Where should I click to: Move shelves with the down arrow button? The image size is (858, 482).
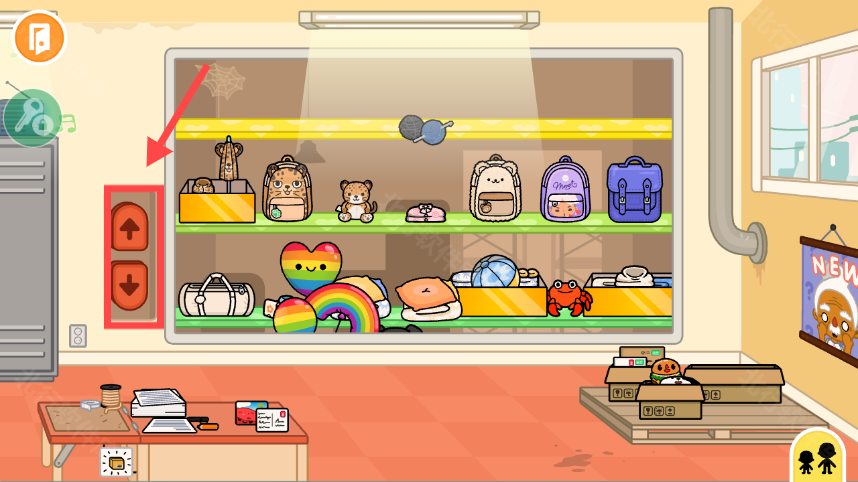(131, 285)
